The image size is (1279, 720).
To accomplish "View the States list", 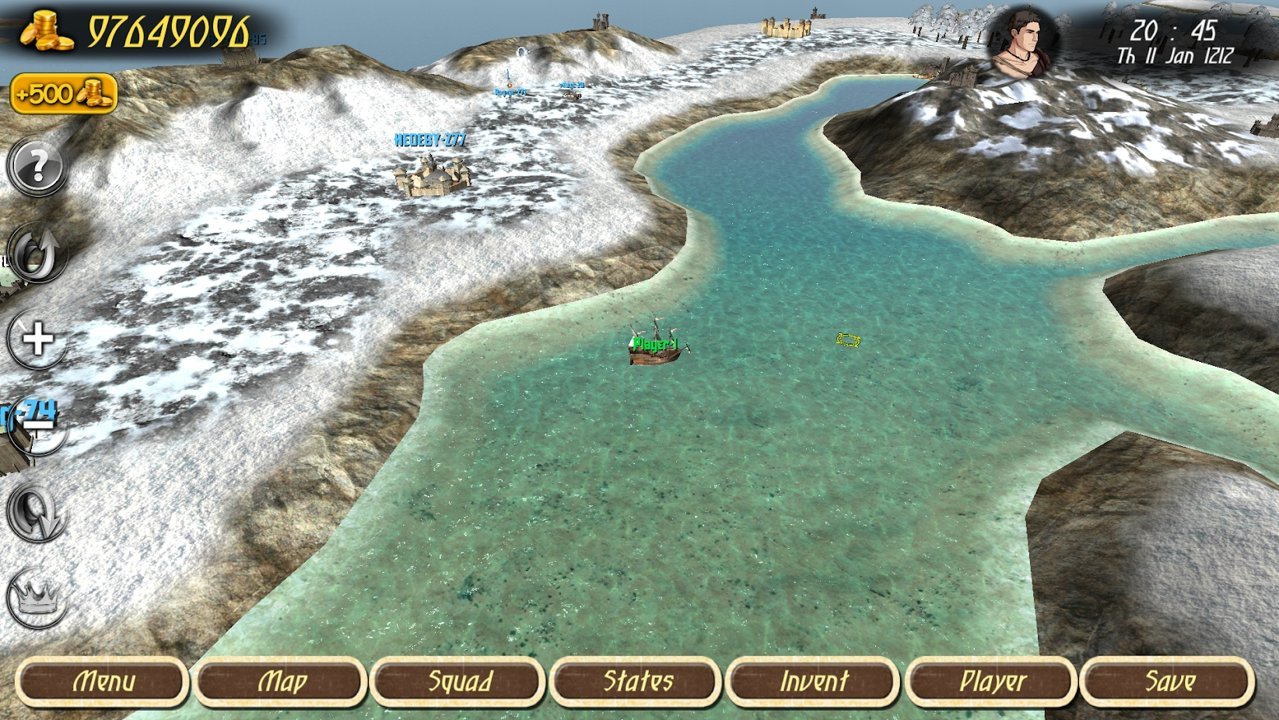I will (x=637, y=682).
